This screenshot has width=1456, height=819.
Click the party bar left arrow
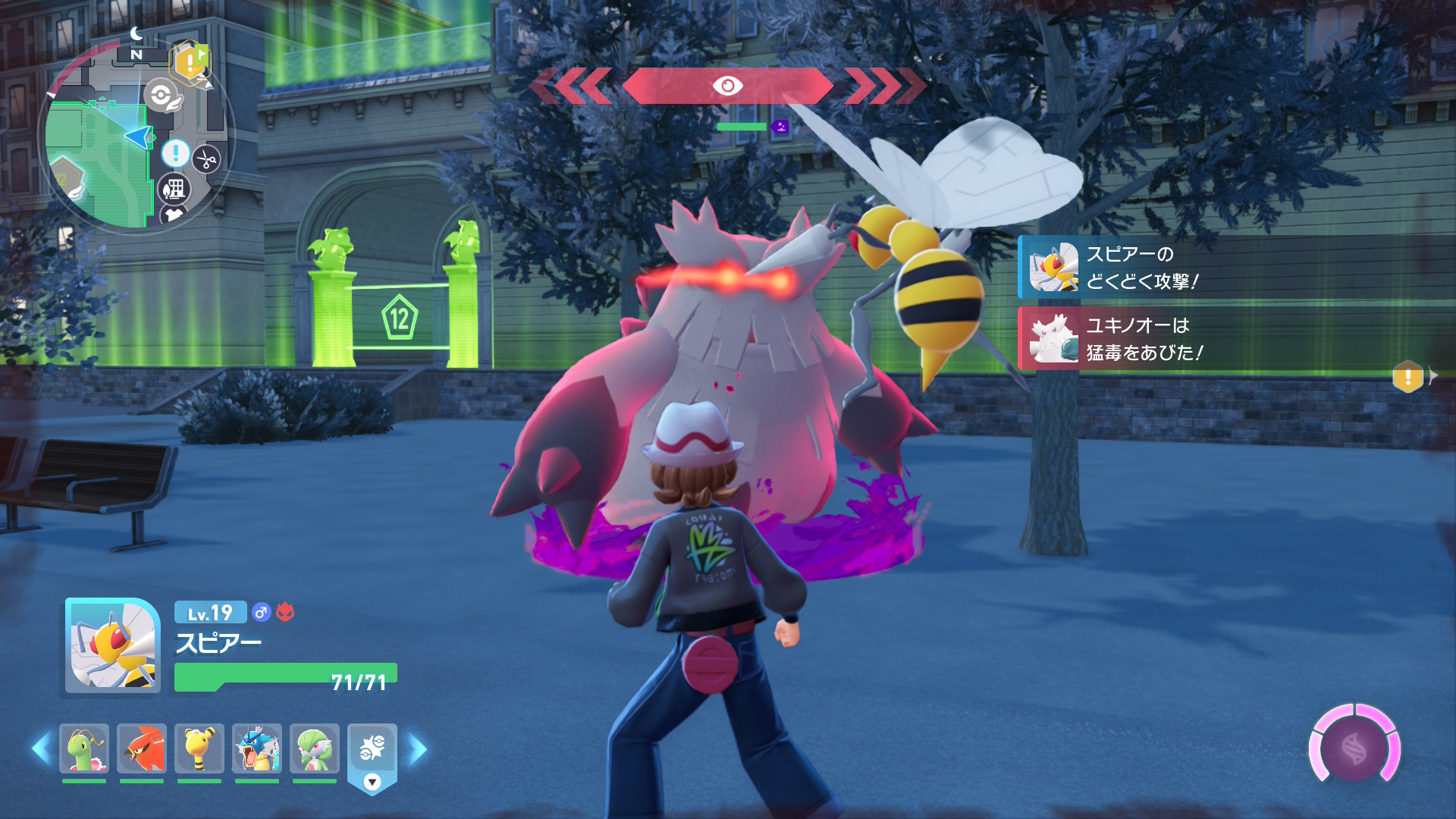41,748
